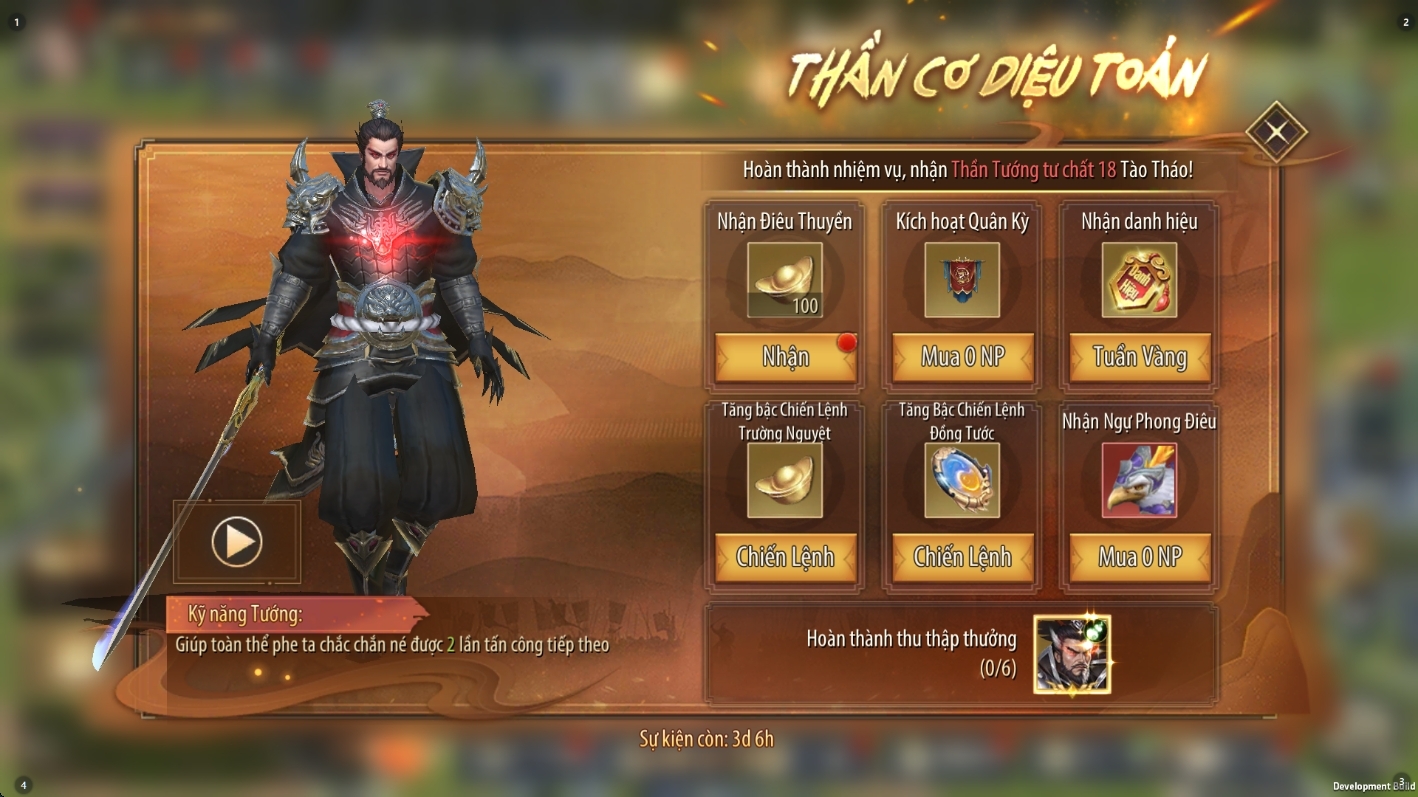Tap the Tào Tháo hero portrait reward
This screenshot has width=1418, height=797.
(x=1072, y=655)
